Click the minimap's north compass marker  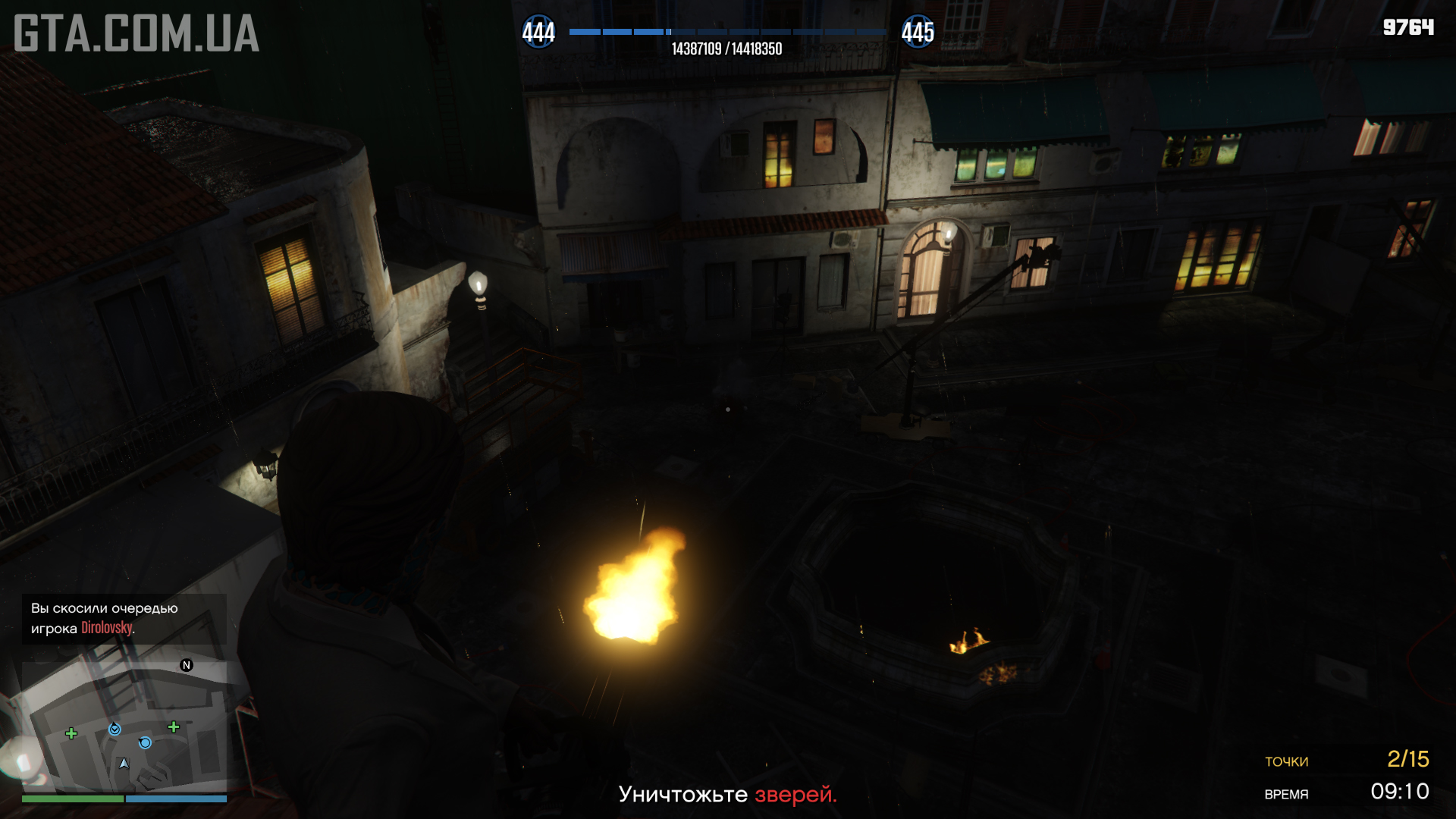[x=187, y=665]
